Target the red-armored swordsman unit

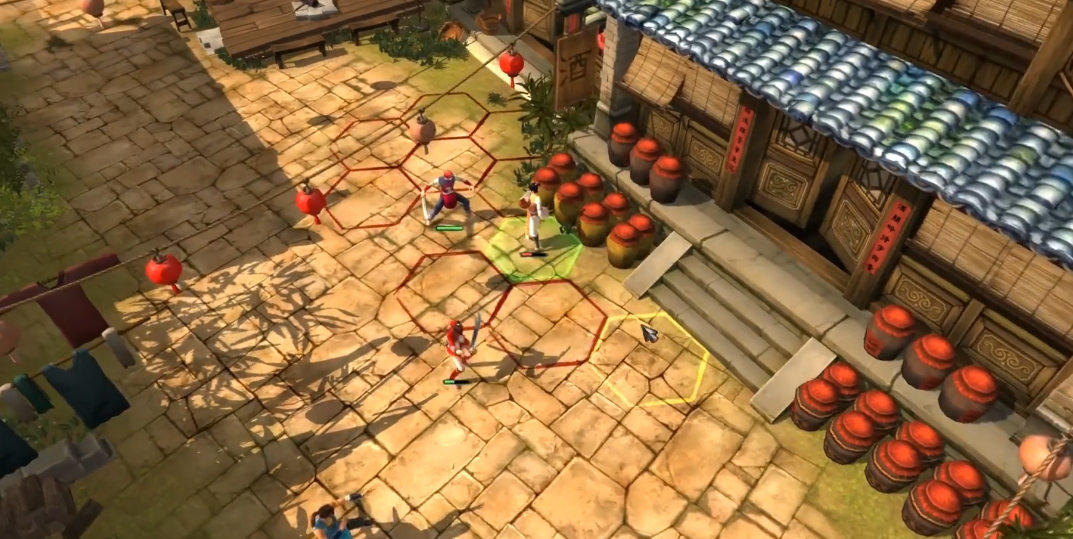pyautogui.click(x=461, y=346)
